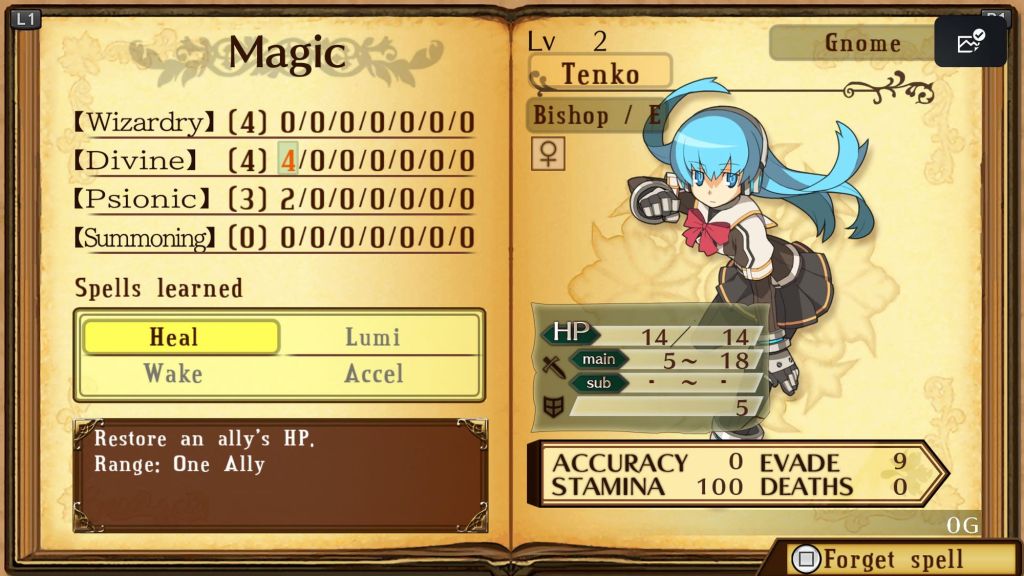Select the Wizardry magic school row
Screen dimensions: 1024x576
[x=272, y=123]
